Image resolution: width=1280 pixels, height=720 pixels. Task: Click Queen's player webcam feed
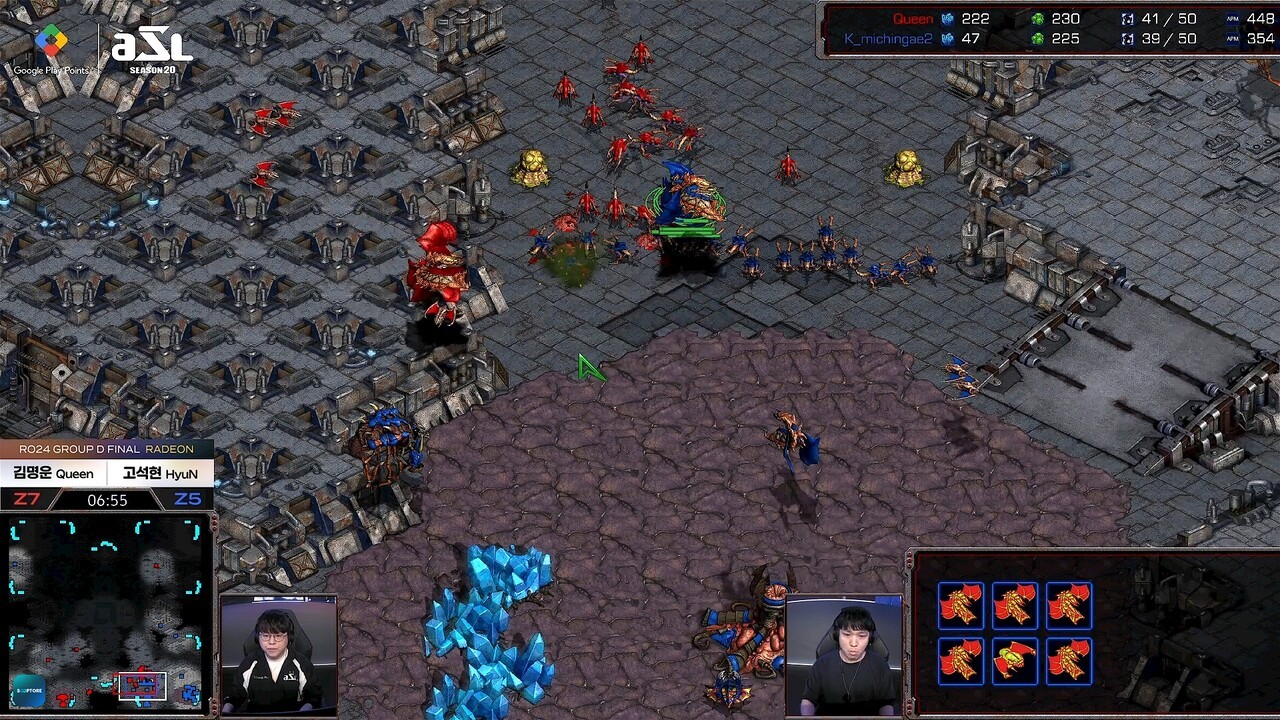coord(278,655)
